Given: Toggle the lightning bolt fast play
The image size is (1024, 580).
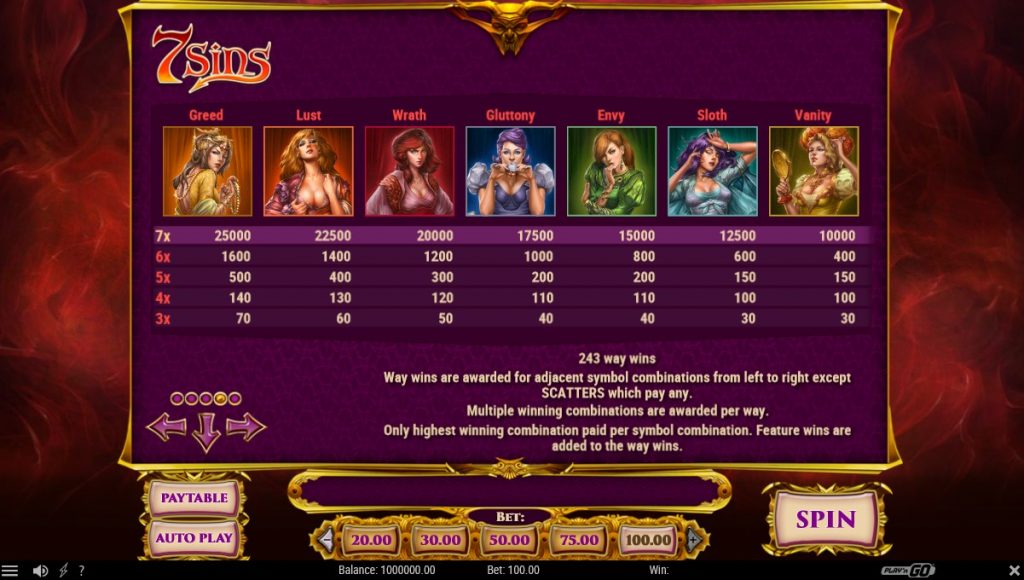Looking at the screenshot, I should (64, 571).
